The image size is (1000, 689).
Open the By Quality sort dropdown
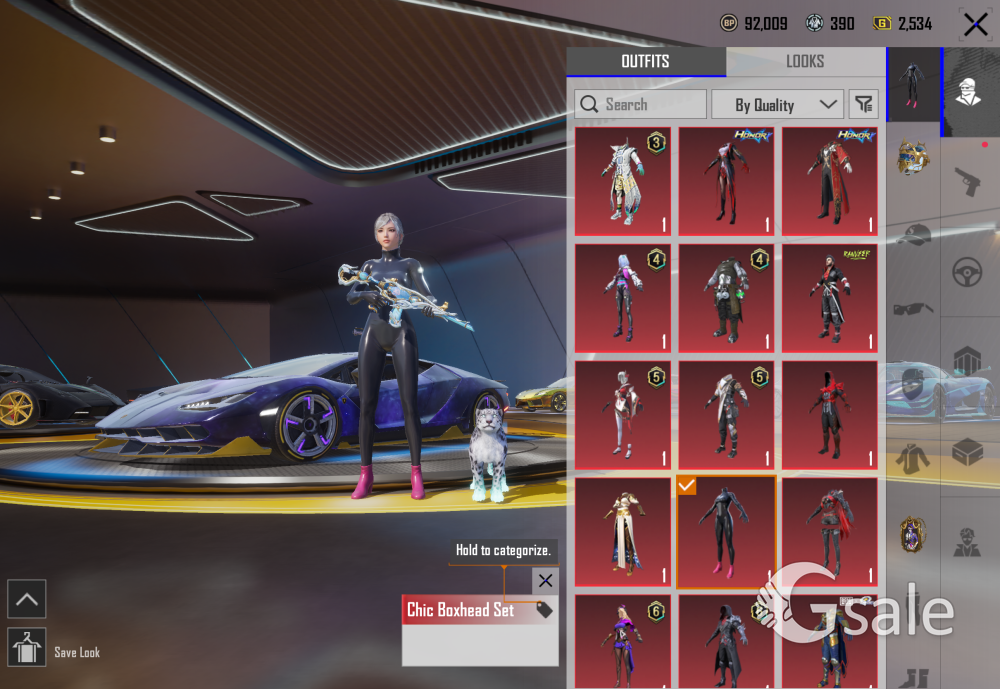click(777, 104)
